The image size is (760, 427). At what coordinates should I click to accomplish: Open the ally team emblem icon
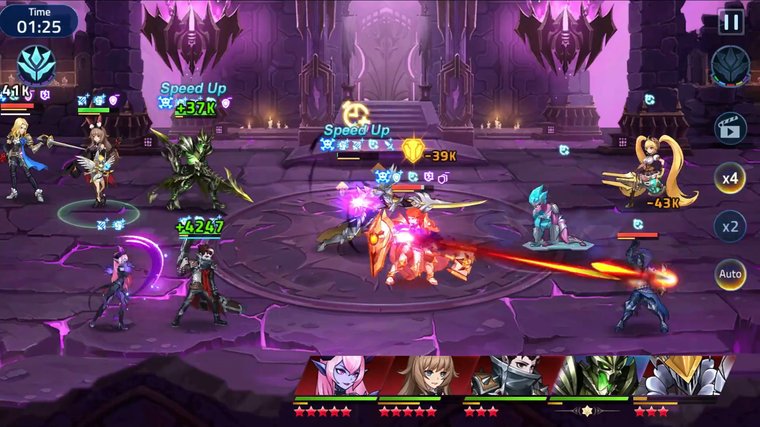pos(35,64)
